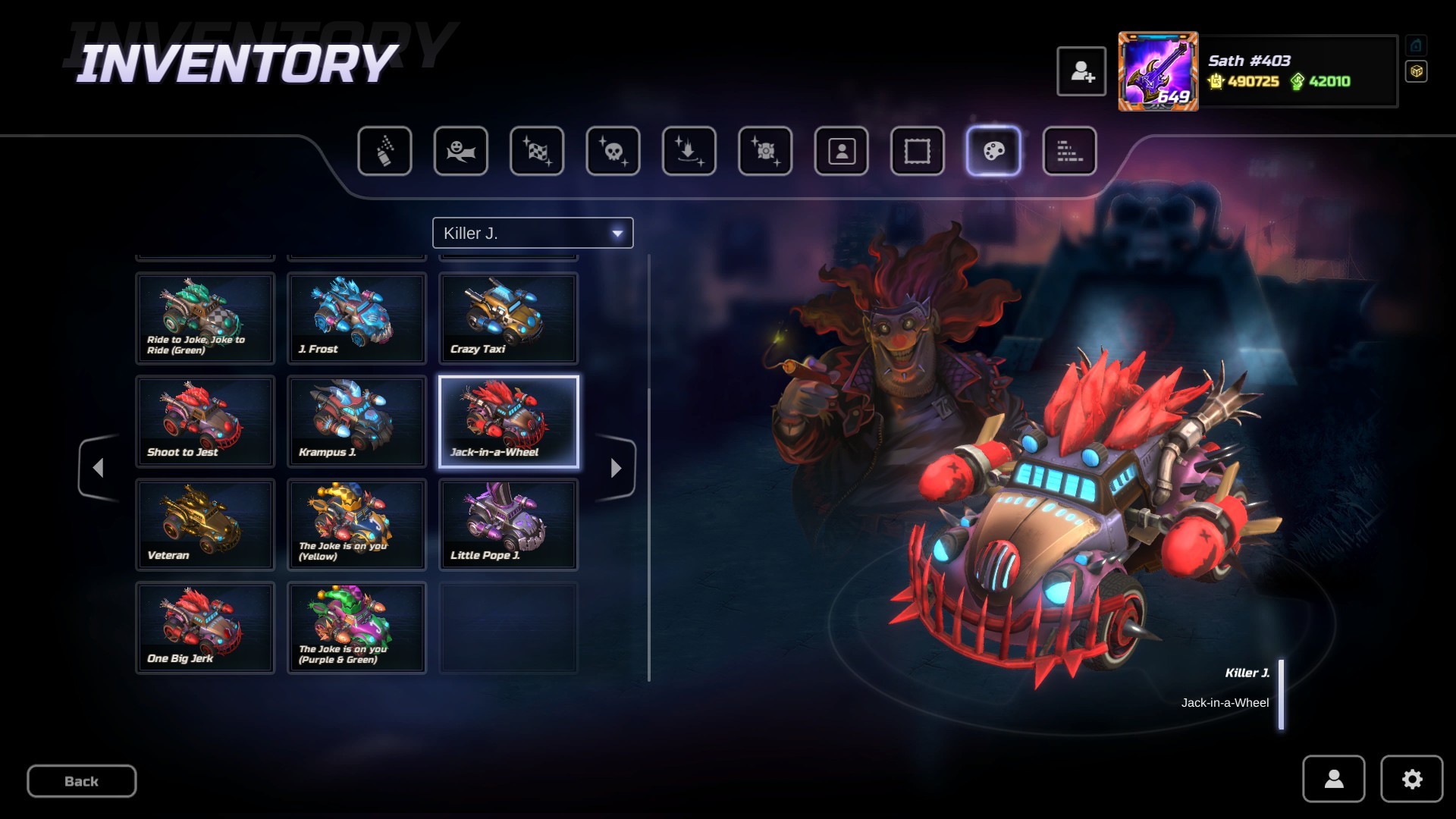Viewport: 1456px width, 819px height.
Task: Select the landing effect category icon
Action: [x=689, y=151]
